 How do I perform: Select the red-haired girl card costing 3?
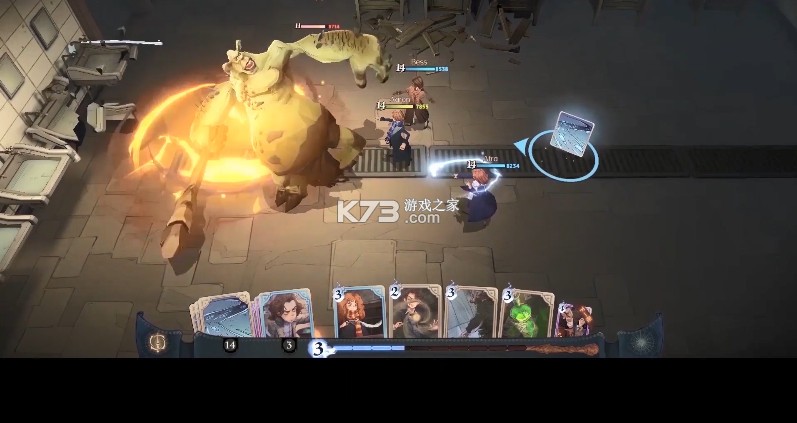[x=360, y=312]
